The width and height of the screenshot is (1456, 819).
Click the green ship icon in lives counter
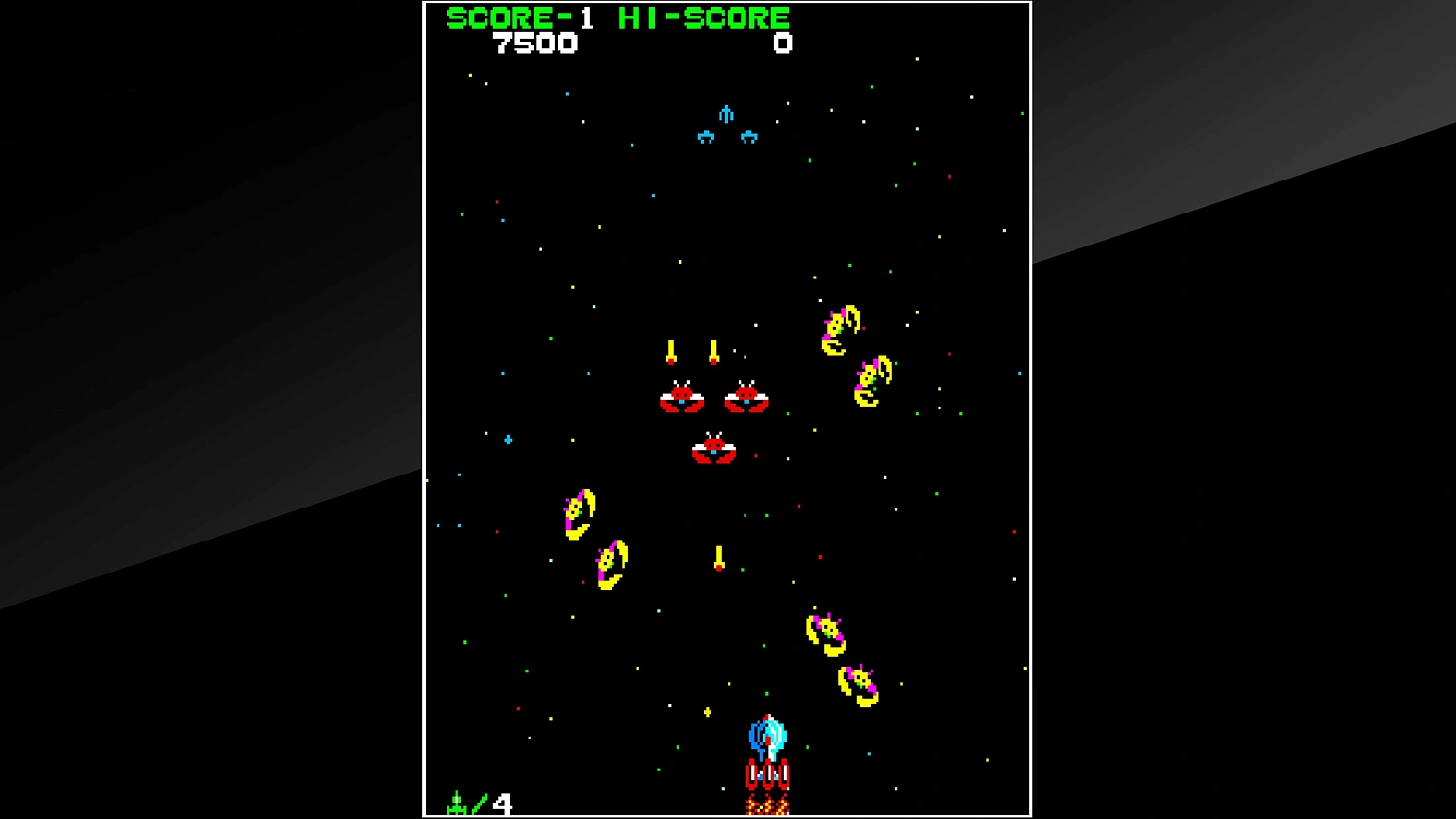458,801
